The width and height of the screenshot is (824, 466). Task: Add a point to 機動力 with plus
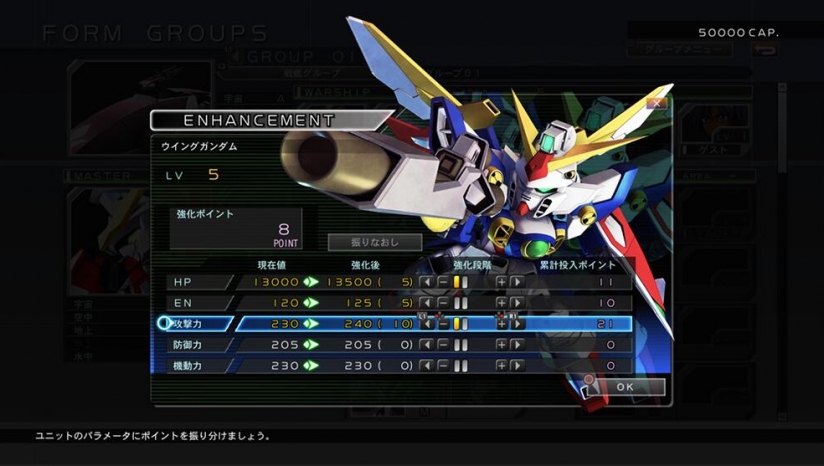point(501,366)
